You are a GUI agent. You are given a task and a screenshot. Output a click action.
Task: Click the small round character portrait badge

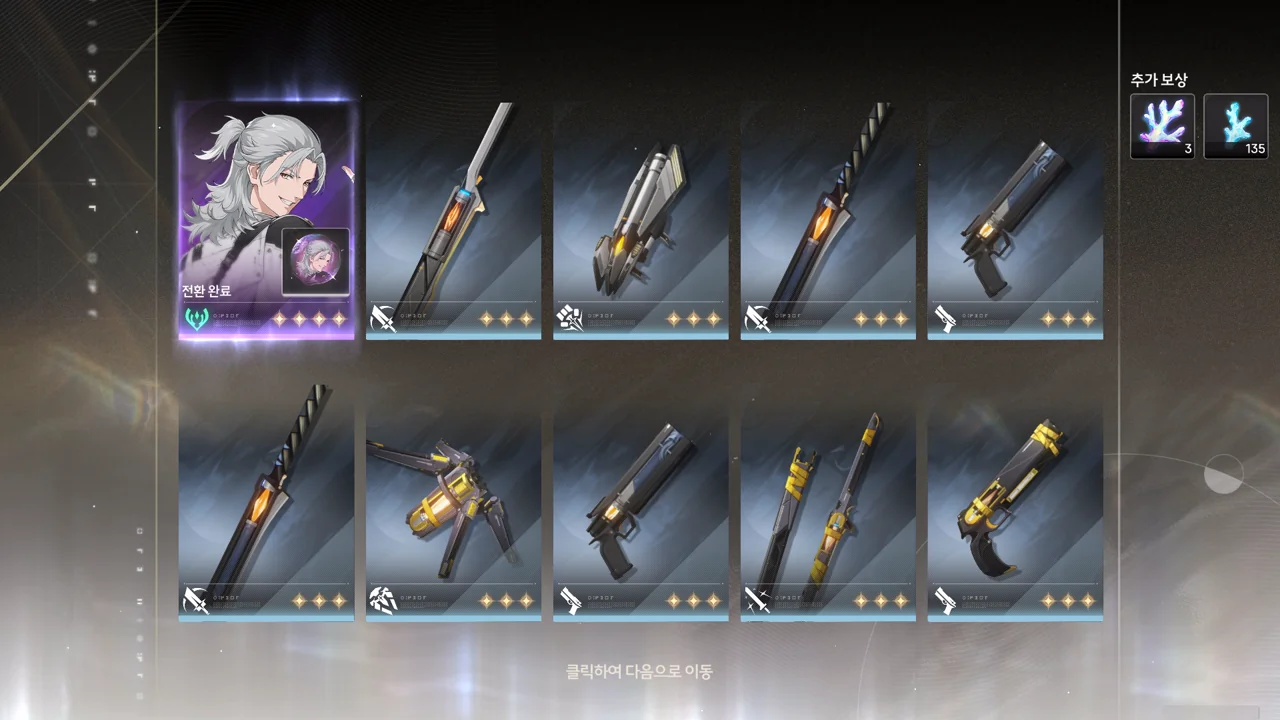point(315,262)
